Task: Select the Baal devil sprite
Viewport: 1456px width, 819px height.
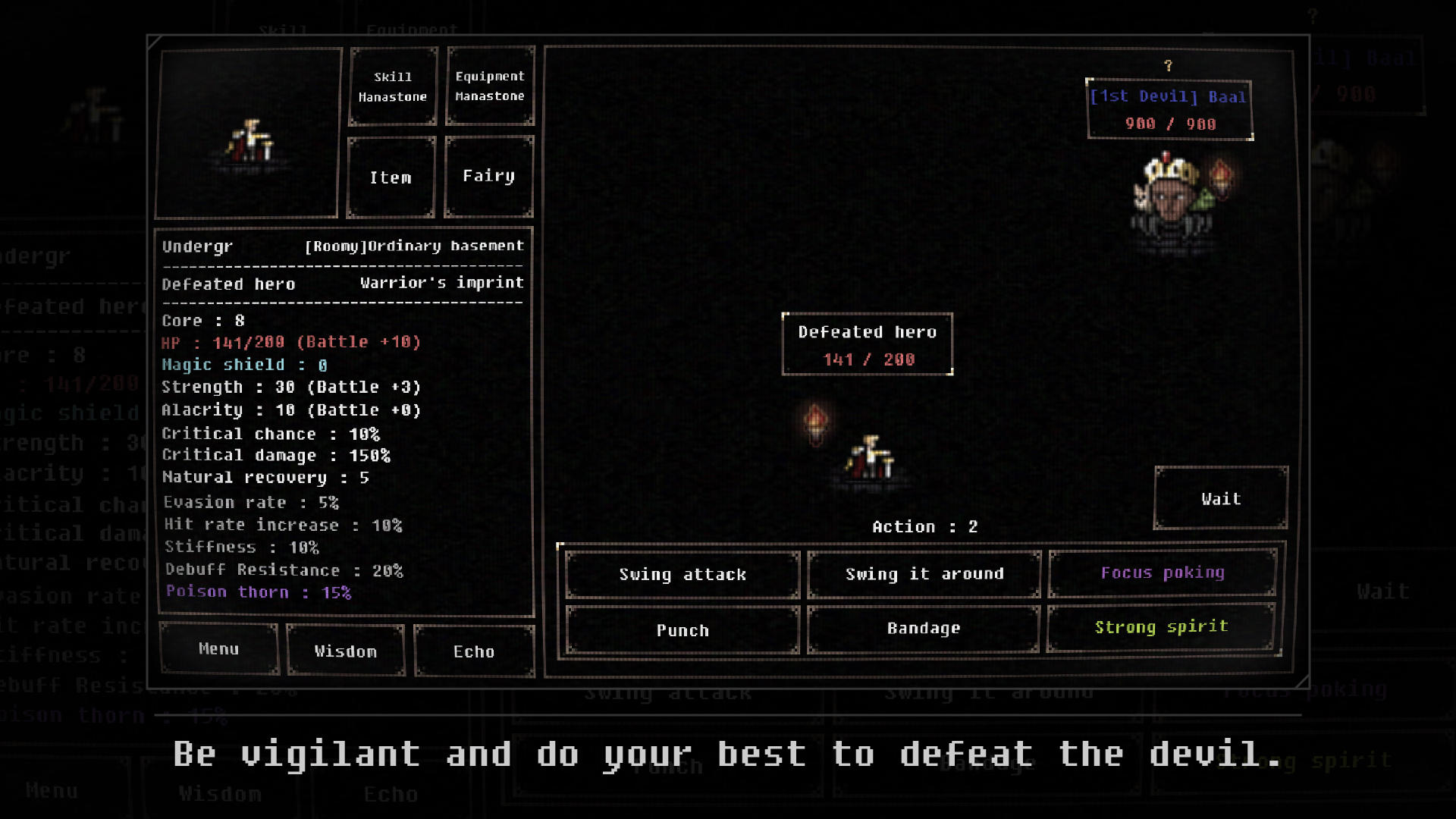Action: 1174,197
